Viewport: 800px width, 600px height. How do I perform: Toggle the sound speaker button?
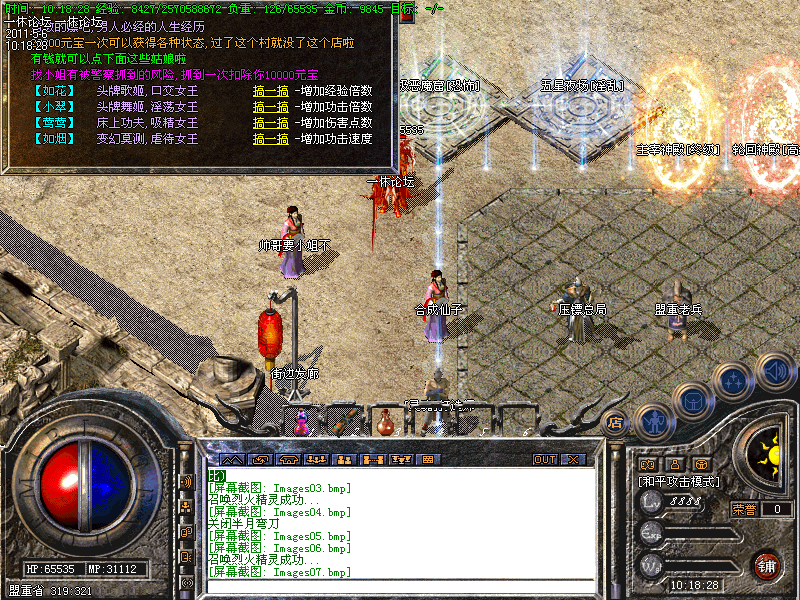[x=773, y=369]
